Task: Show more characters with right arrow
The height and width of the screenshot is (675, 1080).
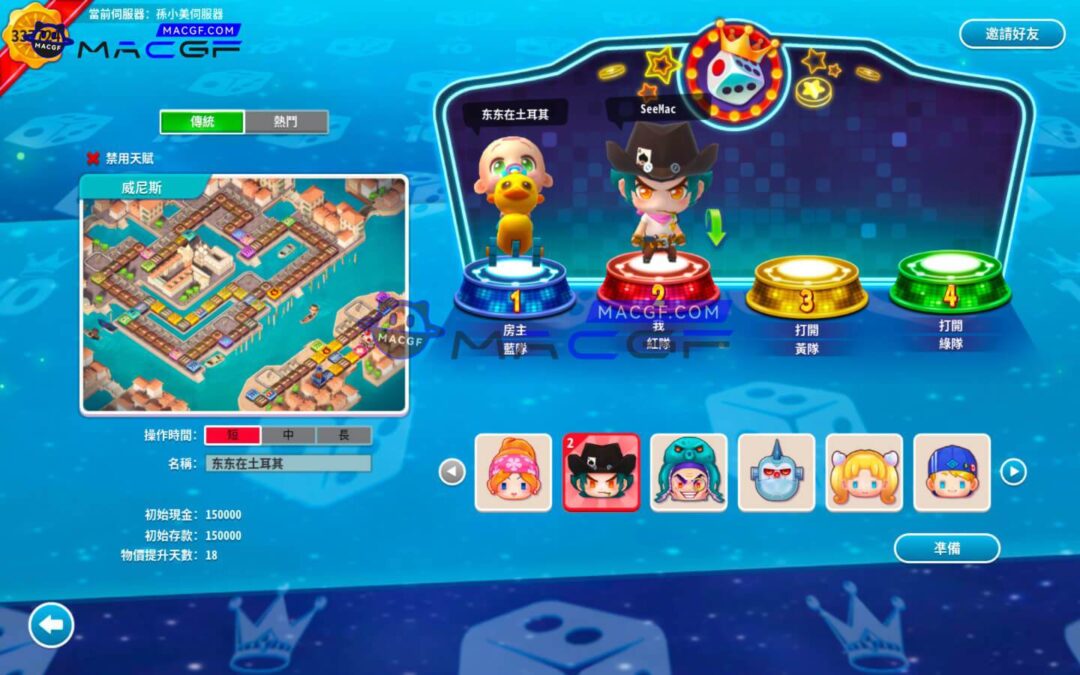Action: coord(1013,471)
